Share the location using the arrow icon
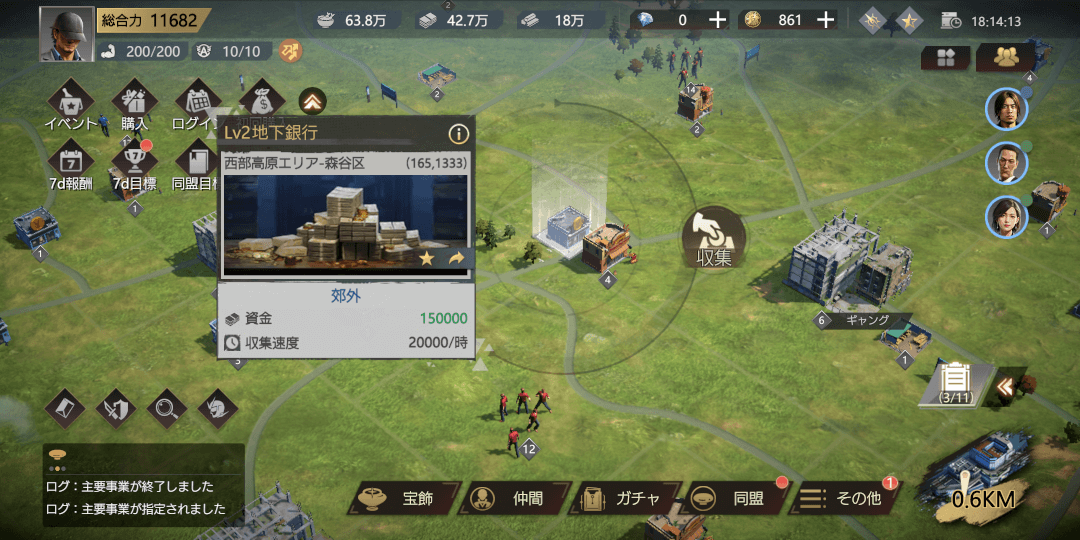 (x=456, y=259)
